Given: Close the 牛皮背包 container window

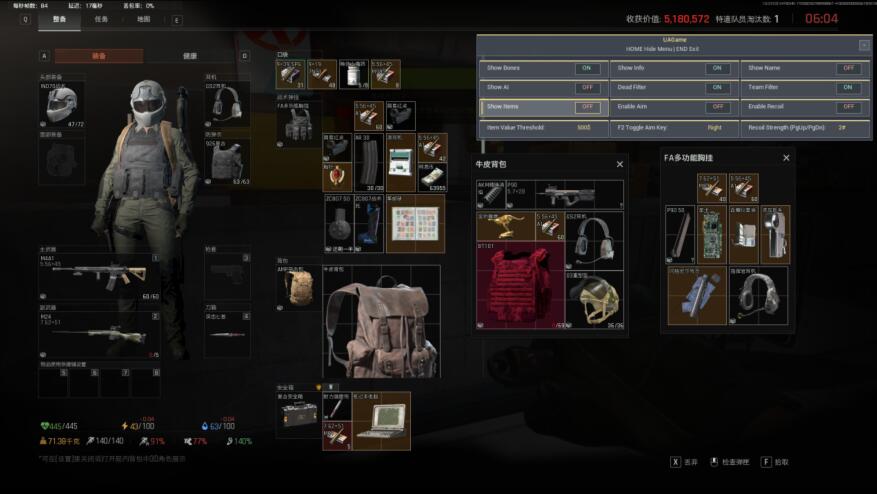Looking at the screenshot, I should click(620, 164).
